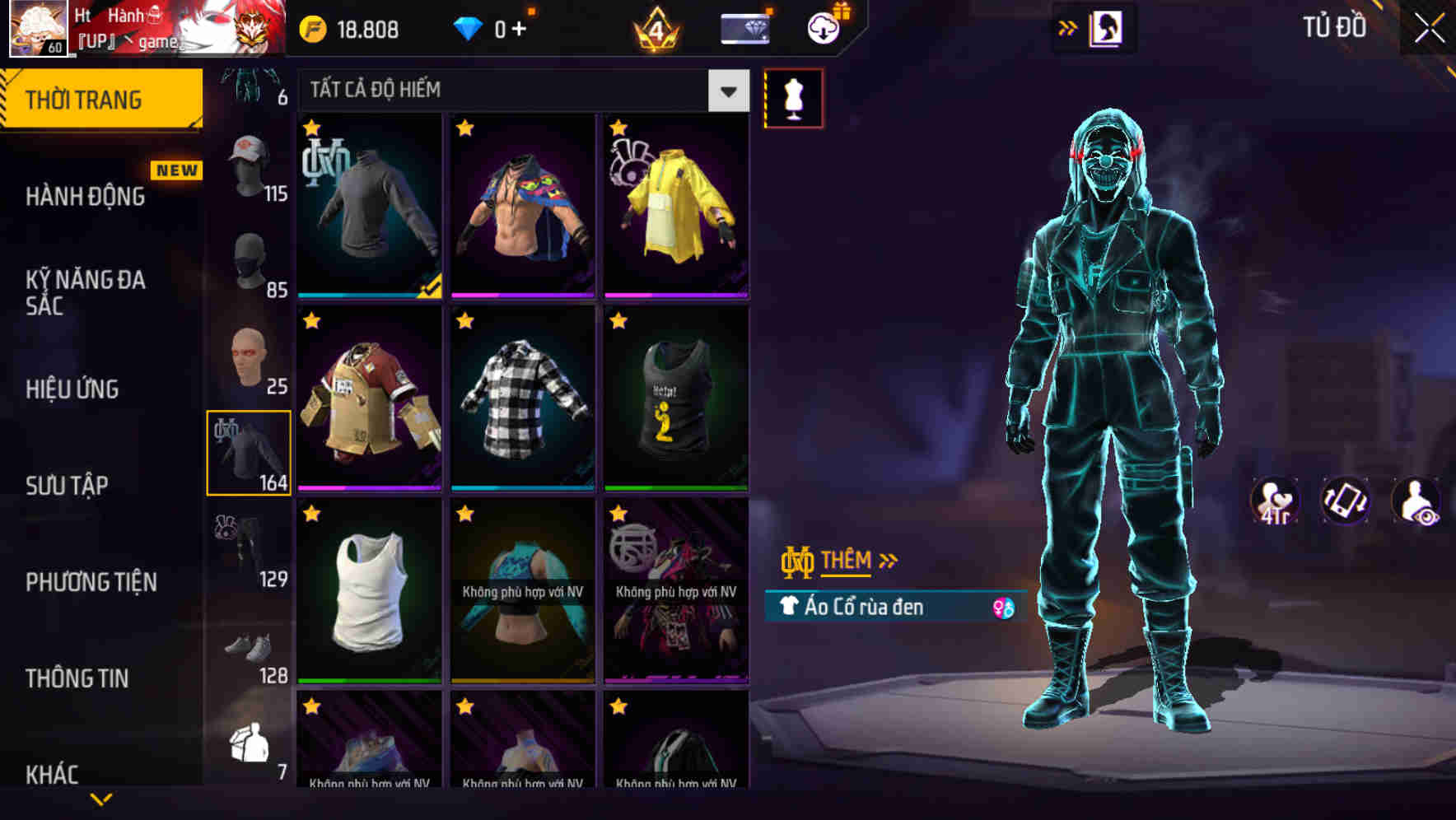Select the pants category icon showing 129
The width and height of the screenshot is (1456, 820).
(251, 547)
